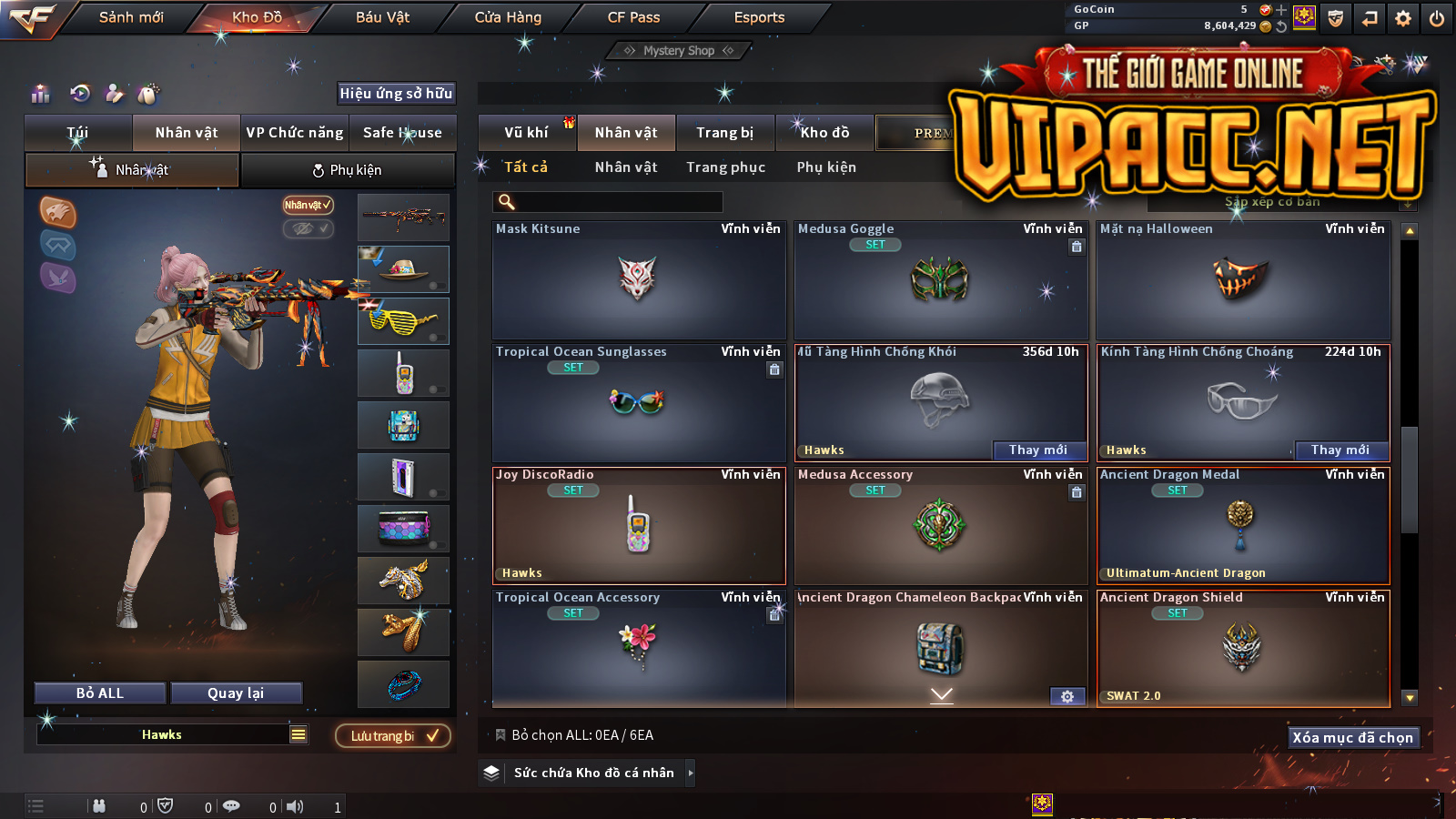Switch to the Trang bị tab
This screenshot has width=1456, height=819.
tap(724, 133)
